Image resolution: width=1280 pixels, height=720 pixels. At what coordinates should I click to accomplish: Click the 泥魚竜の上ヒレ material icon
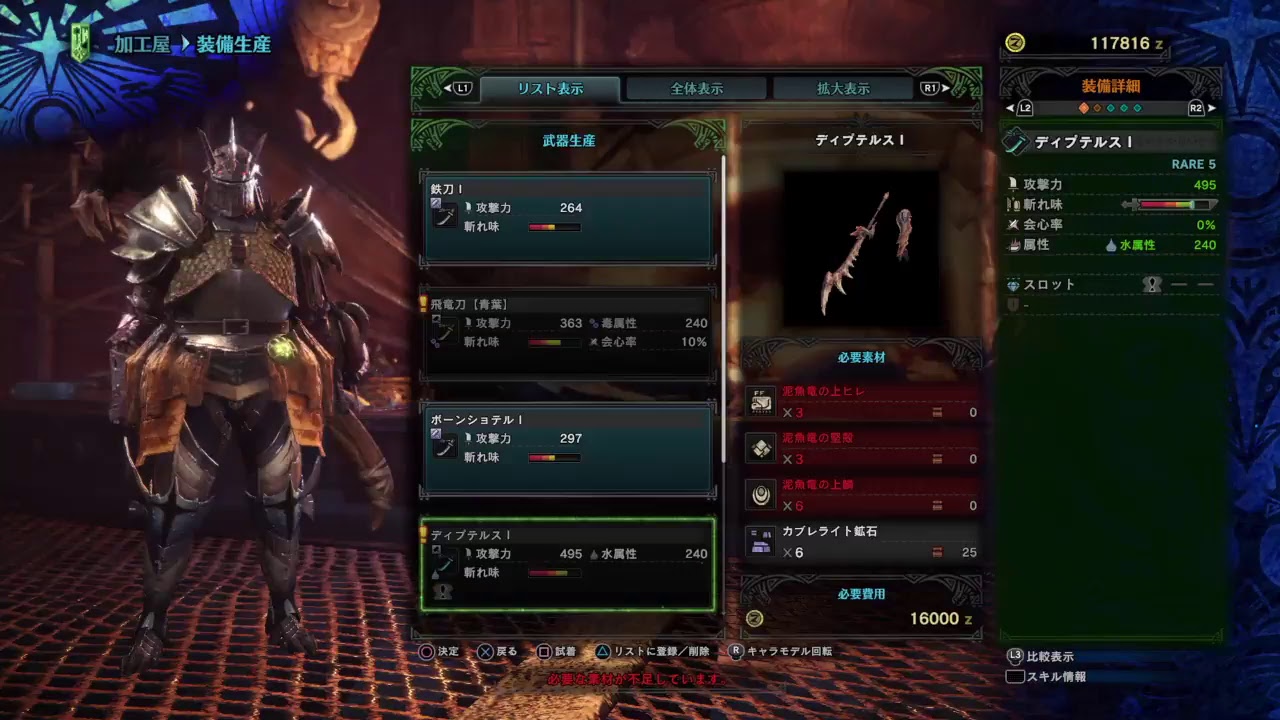(761, 399)
